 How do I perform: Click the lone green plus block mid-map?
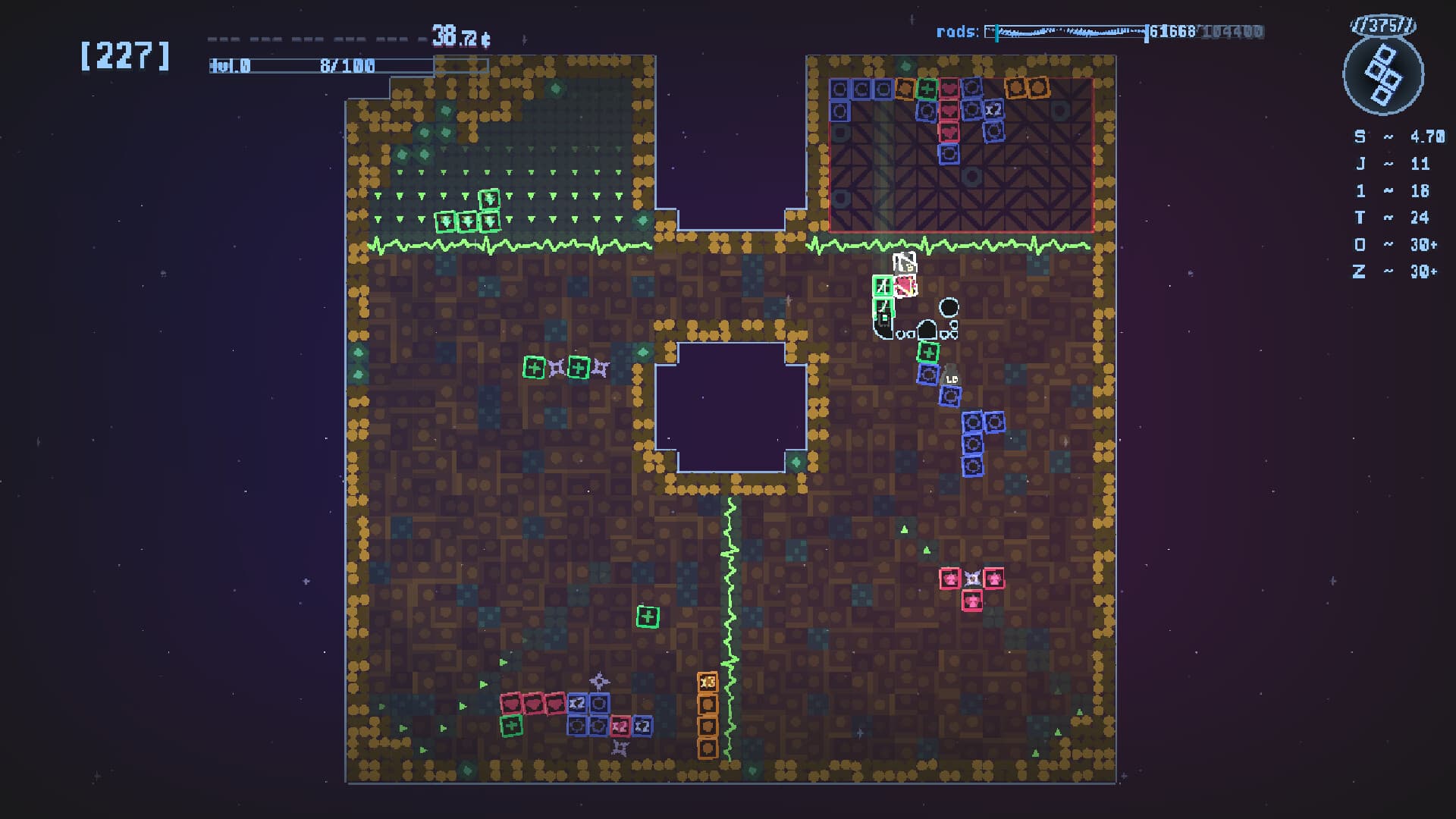648,617
